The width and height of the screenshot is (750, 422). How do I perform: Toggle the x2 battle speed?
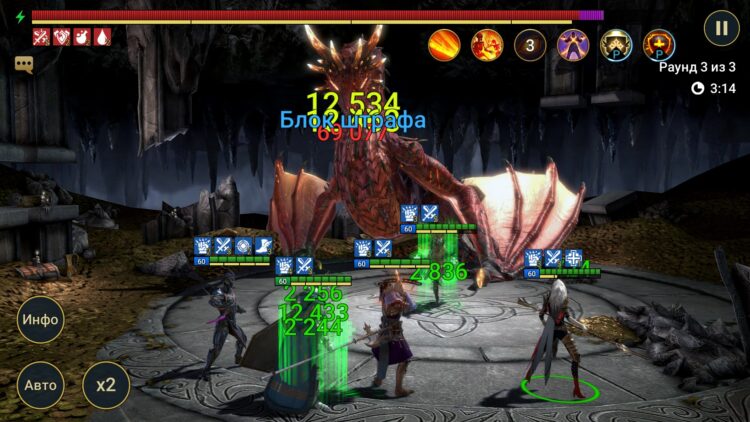tap(105, 385)
